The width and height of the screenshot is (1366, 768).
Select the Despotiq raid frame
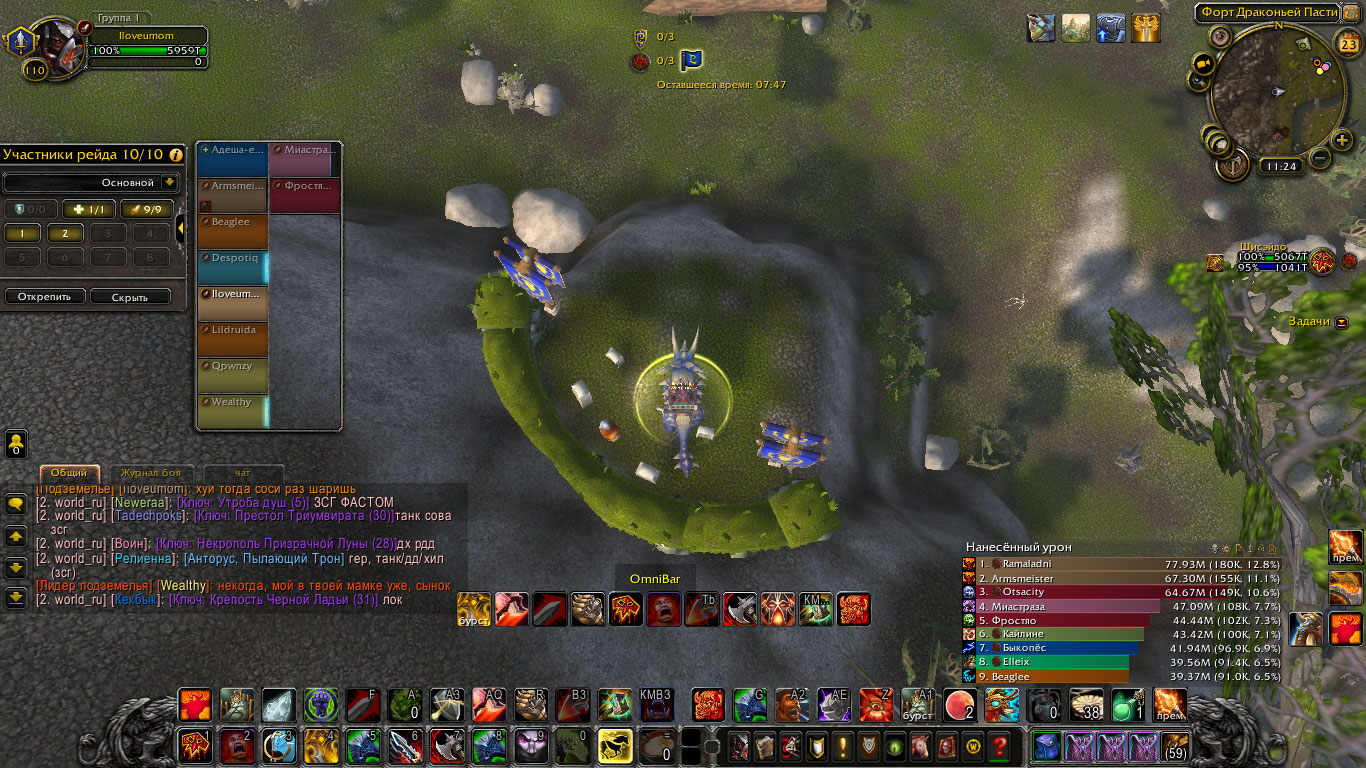233,267
